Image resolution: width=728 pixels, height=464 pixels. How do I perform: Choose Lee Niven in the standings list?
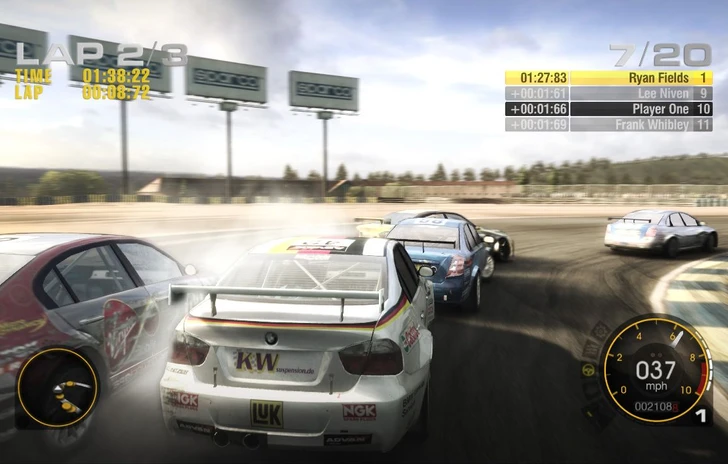tap(608, 93)
